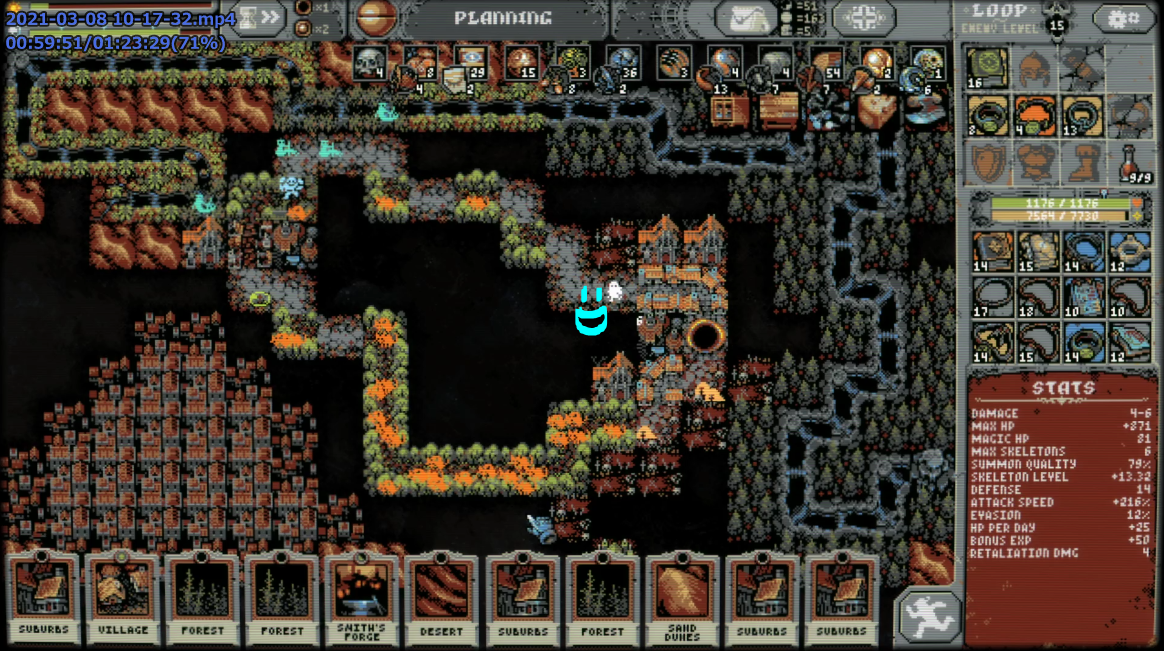1164x651 pixels.
Task: Choose the Smith's Forge card
Action: pyautogui.click(x=363, y=597)
